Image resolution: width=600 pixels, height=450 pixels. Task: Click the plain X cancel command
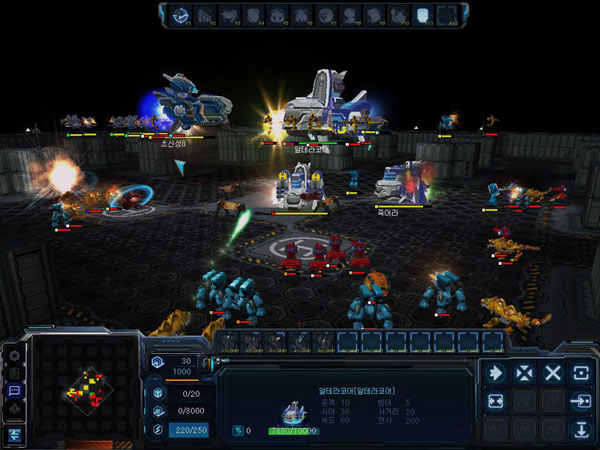click(x=553, y=373)
